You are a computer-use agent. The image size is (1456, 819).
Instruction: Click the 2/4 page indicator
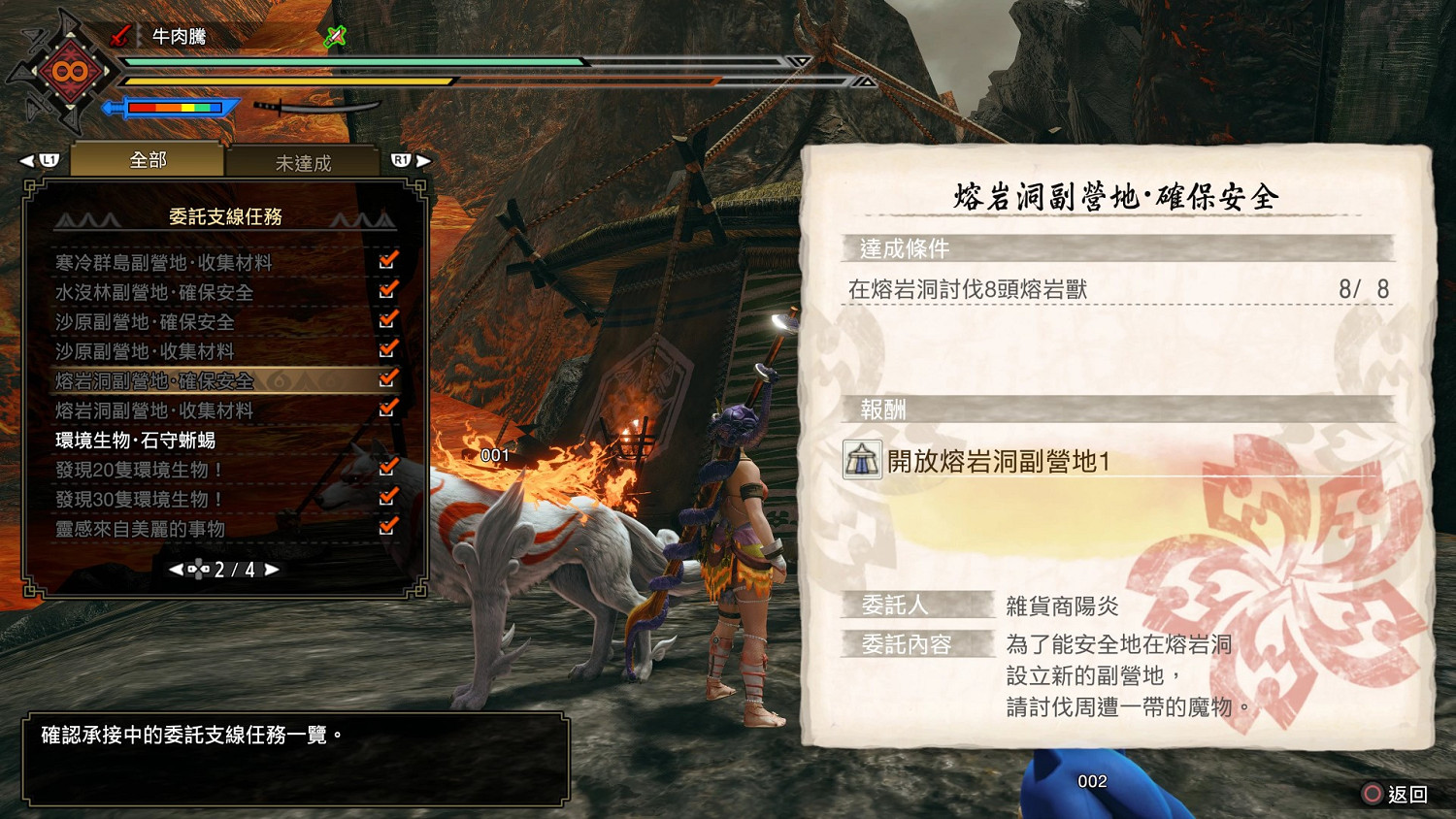(x=233, y=571)
